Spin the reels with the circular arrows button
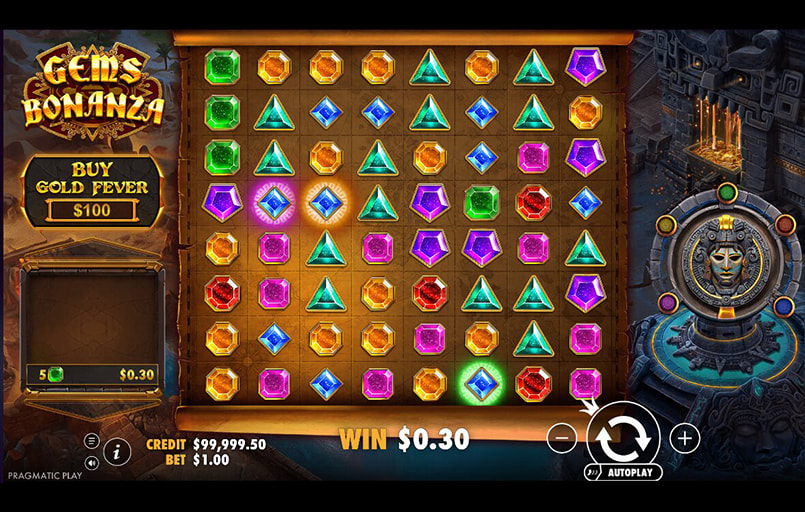 (623, 436)
